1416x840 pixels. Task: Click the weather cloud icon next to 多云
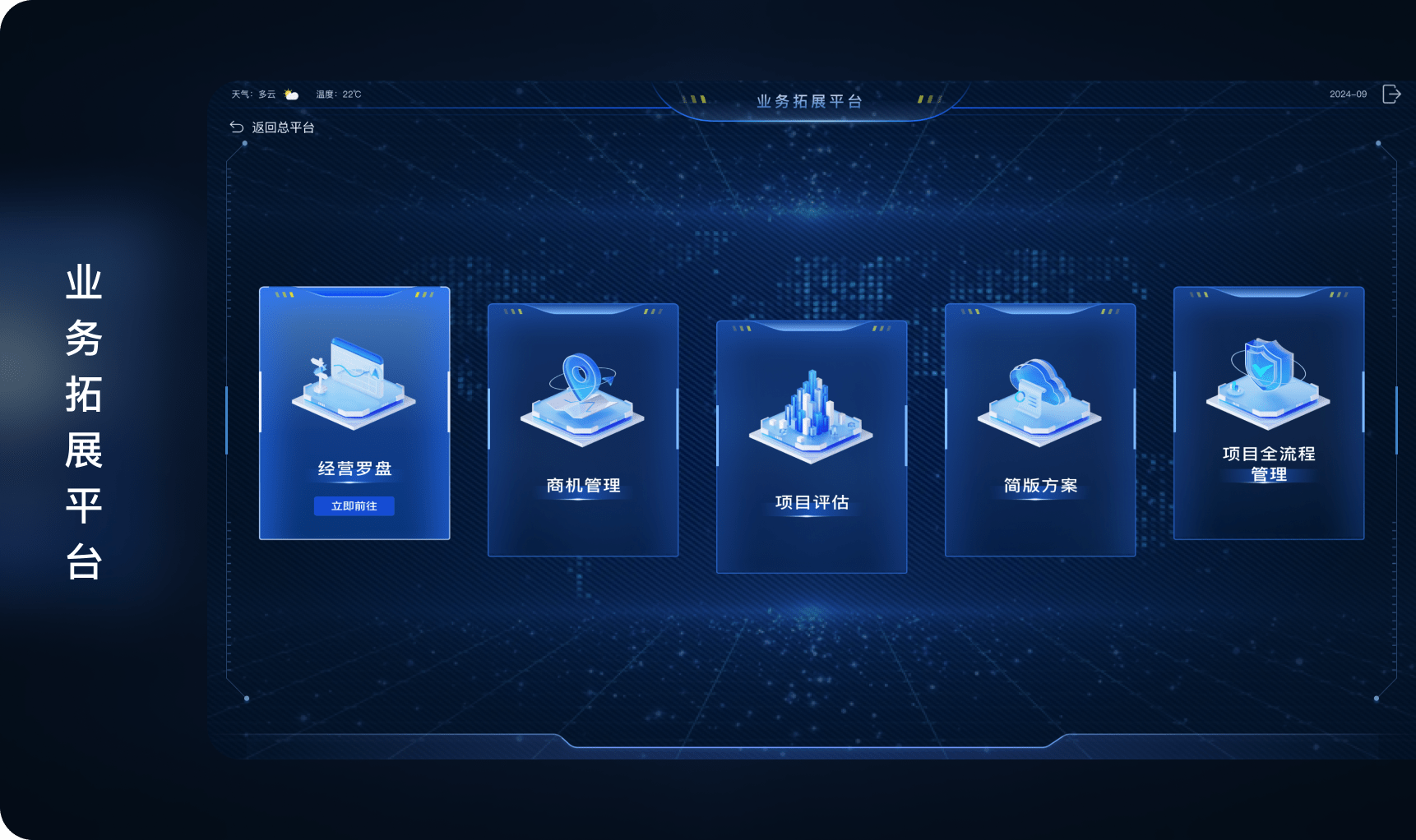(x=289, y=94)
